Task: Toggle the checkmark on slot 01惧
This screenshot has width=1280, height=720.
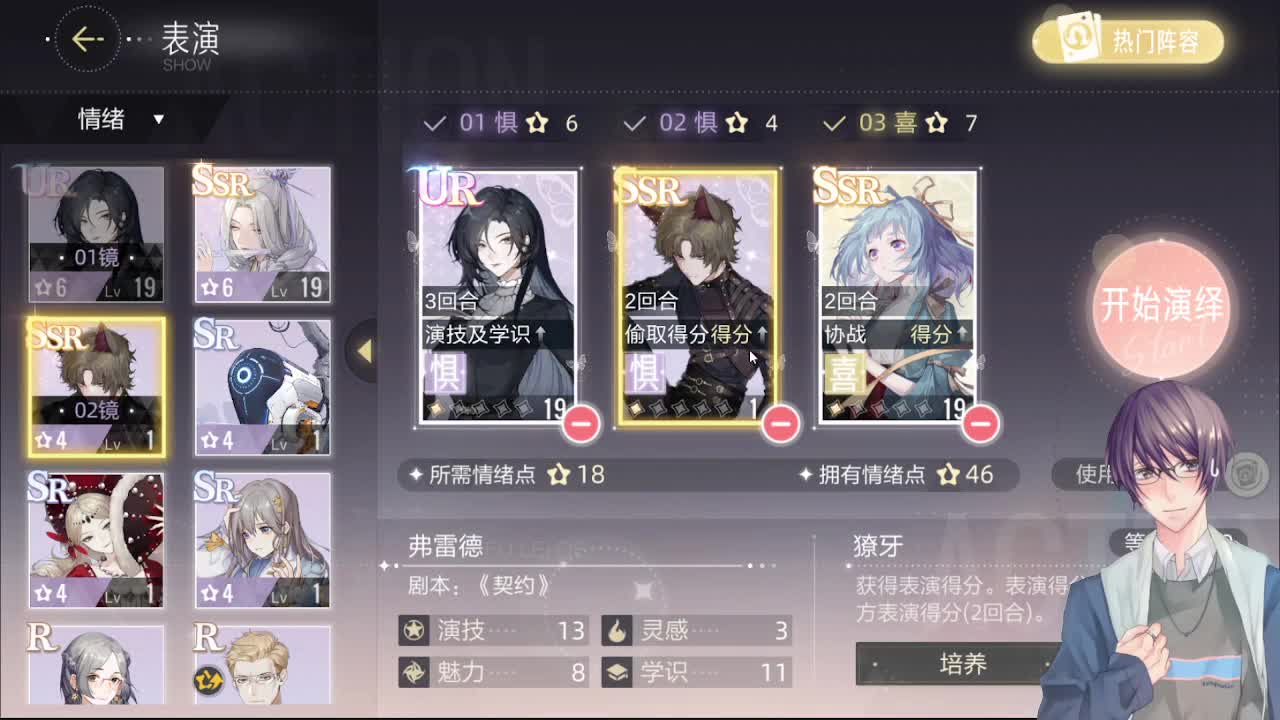Action: (x=435, y=123)
